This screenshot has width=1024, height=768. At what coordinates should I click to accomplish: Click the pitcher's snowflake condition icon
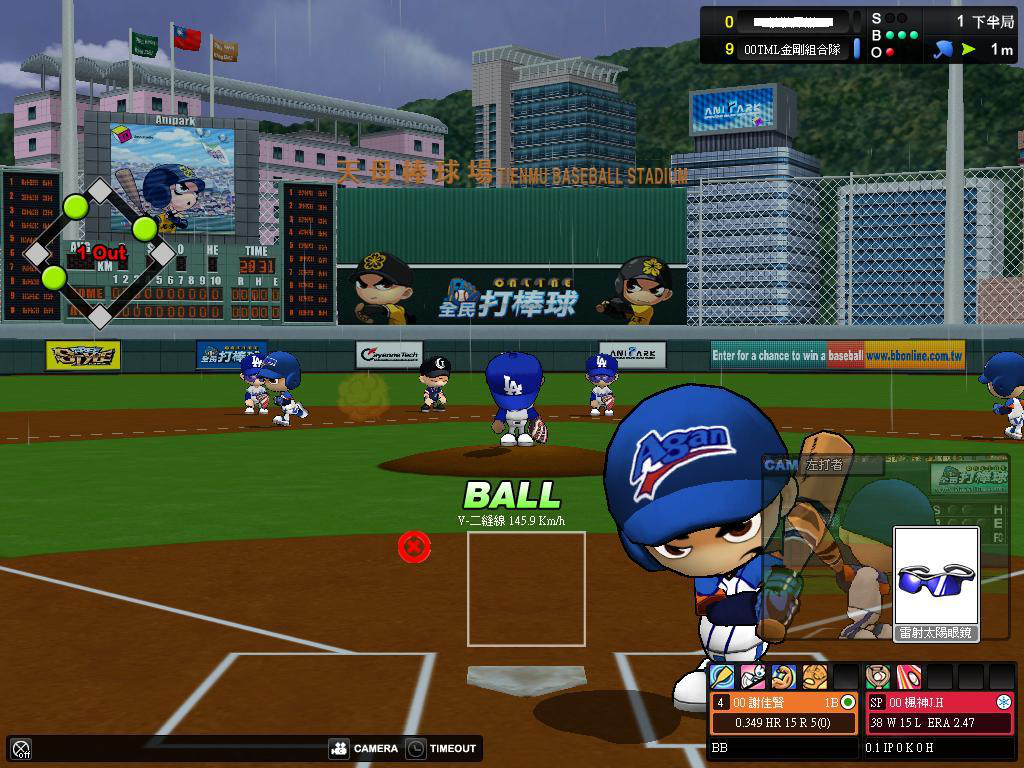point(1003,702)
